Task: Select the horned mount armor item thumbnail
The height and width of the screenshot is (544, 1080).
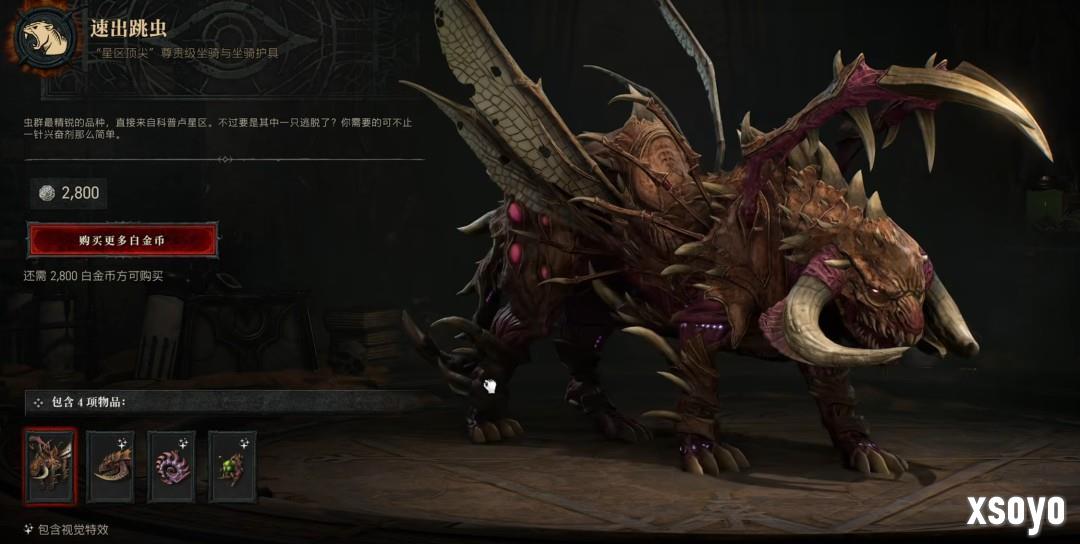Action: pyautogui.click(x=110, y=466)
